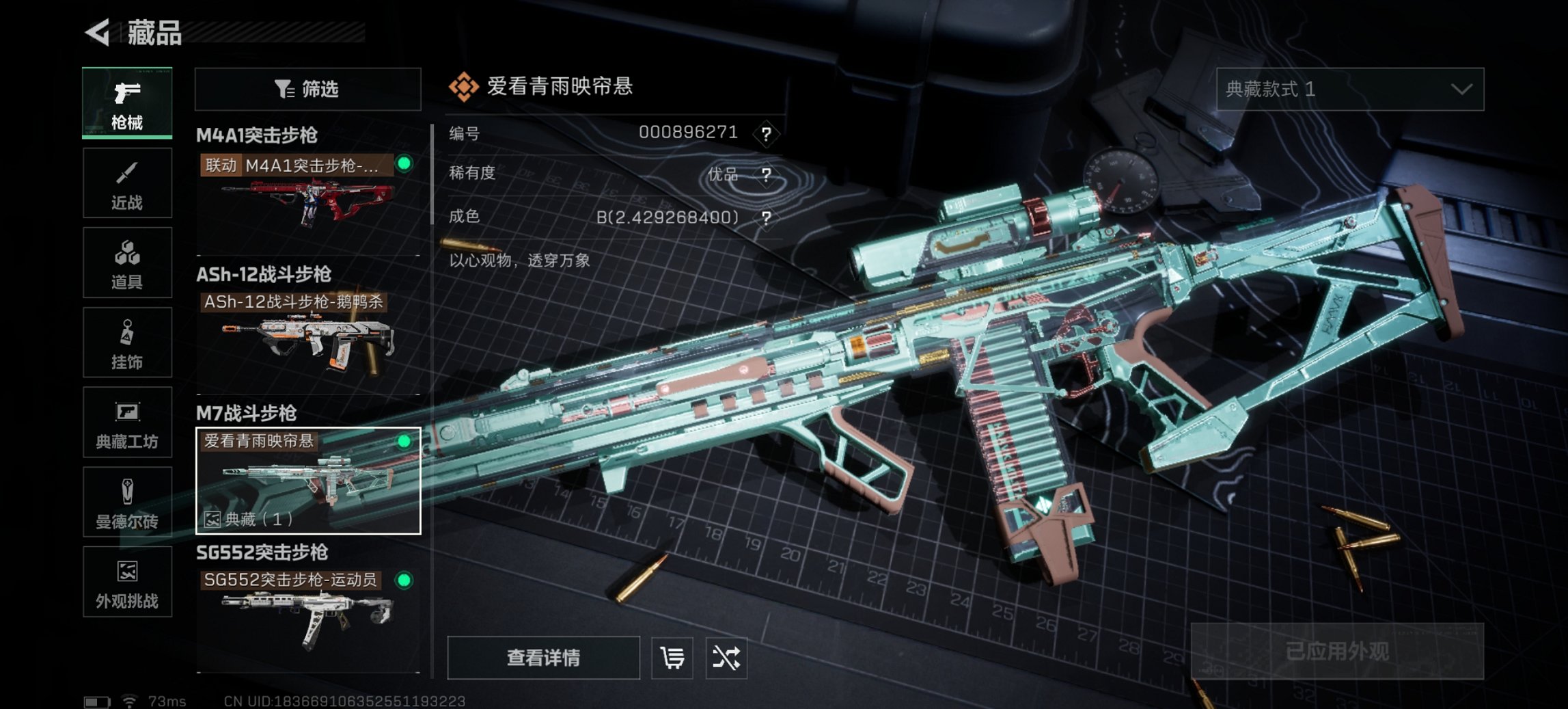Open the 近战 melee weapons category
The image size is (1568, 709).
click(126, 181)
